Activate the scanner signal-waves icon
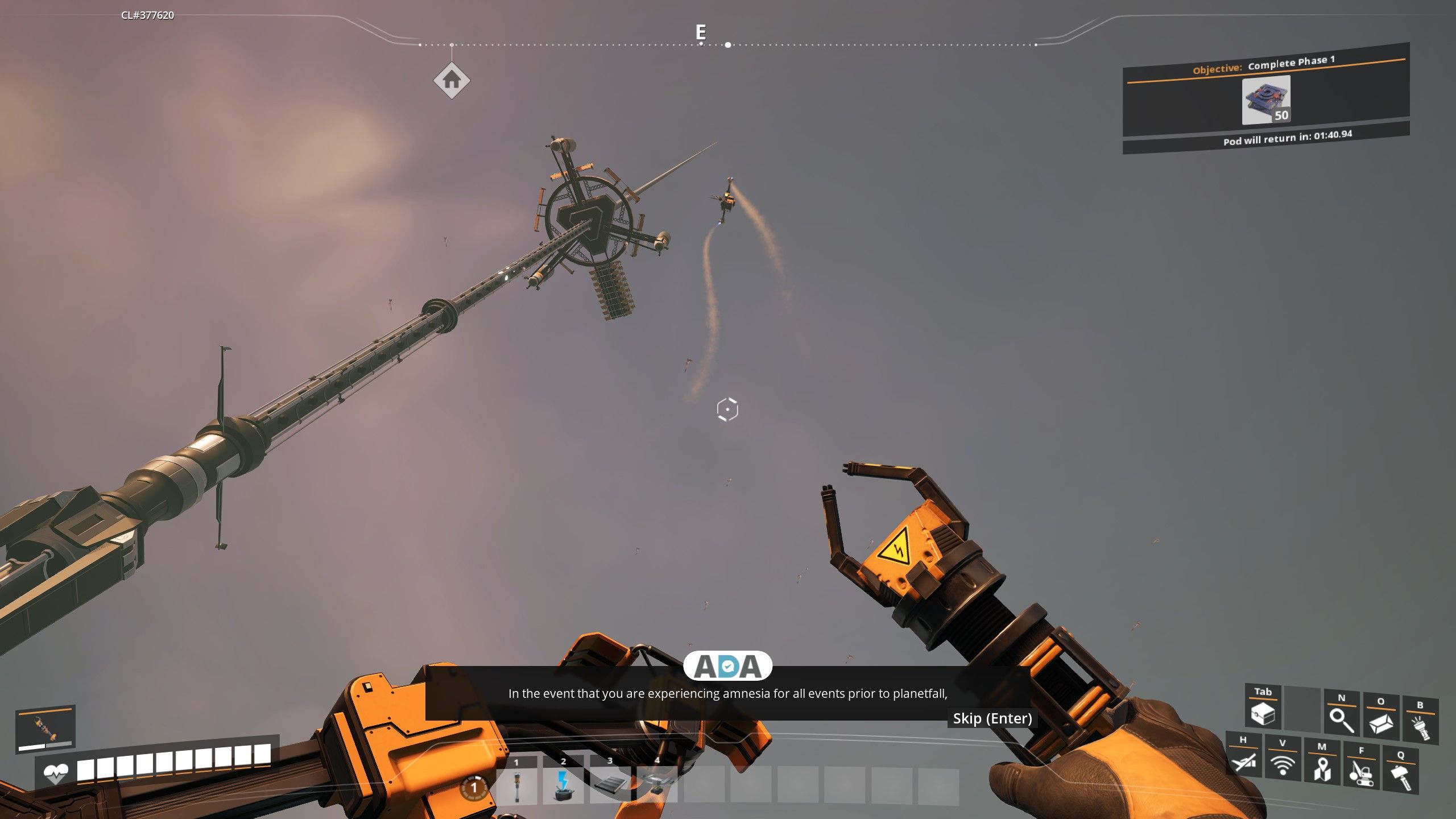1456x819 pixels. click(x=1283, y=764)
